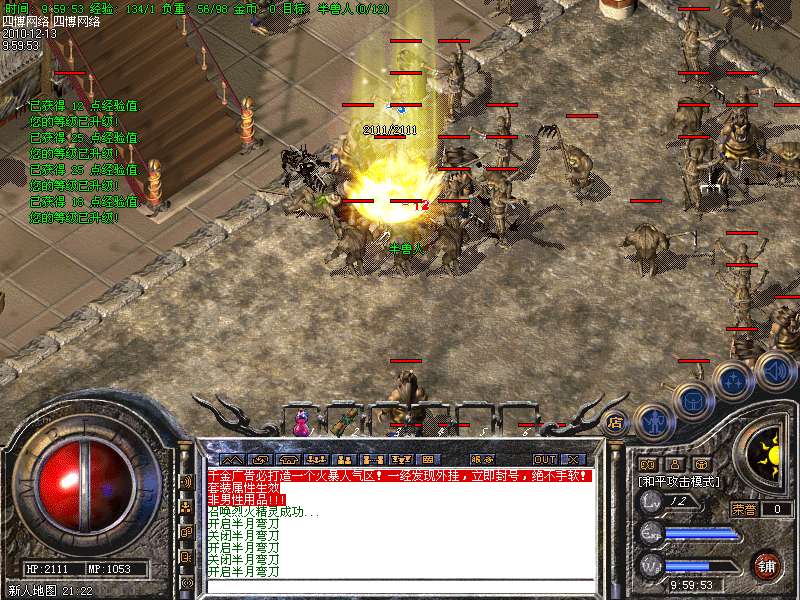800x600 pixels.
Task: Click the person icon above attack mode
Action: (675, 464)
